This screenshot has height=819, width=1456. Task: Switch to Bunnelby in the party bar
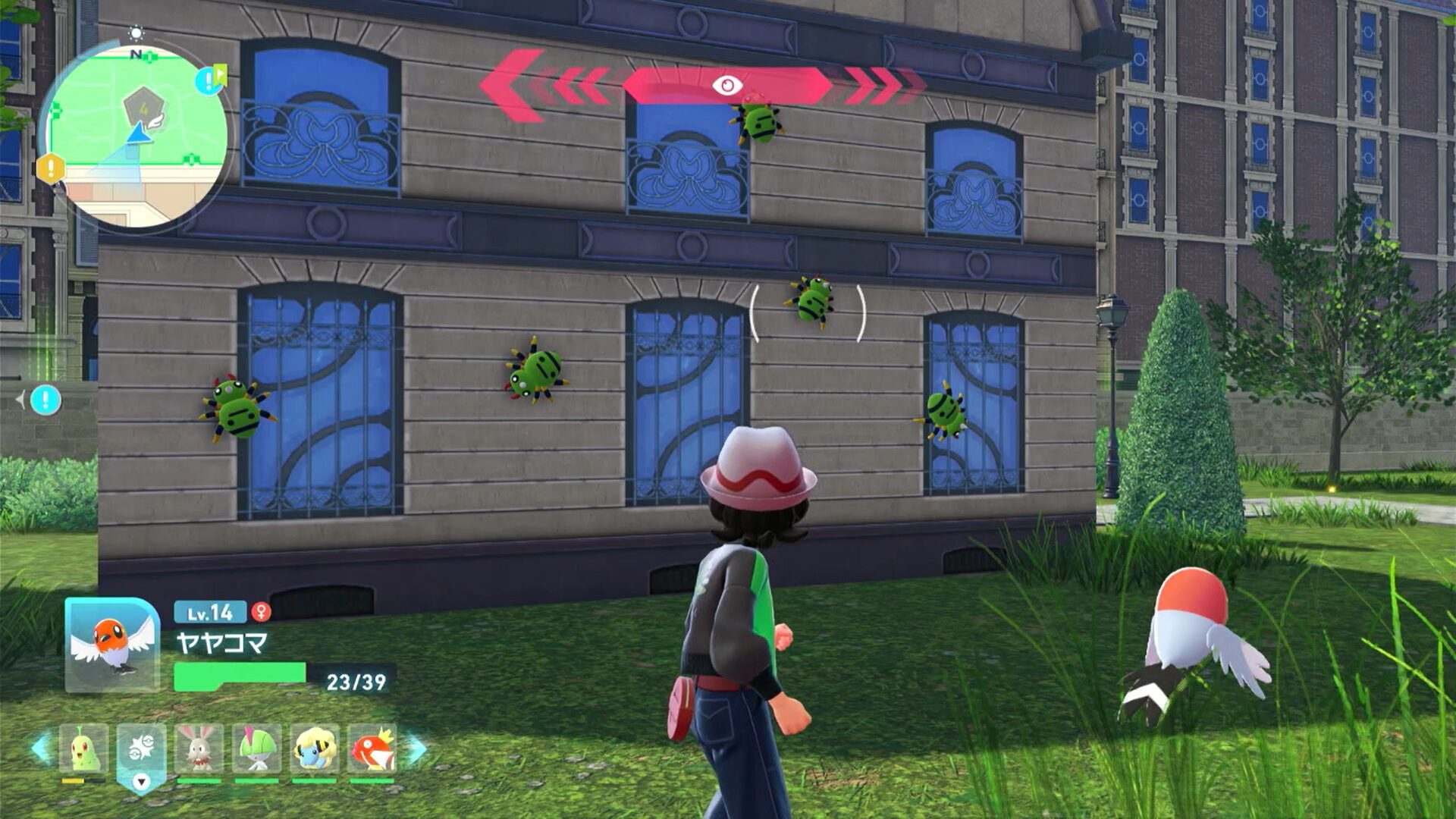coord(199,748)
